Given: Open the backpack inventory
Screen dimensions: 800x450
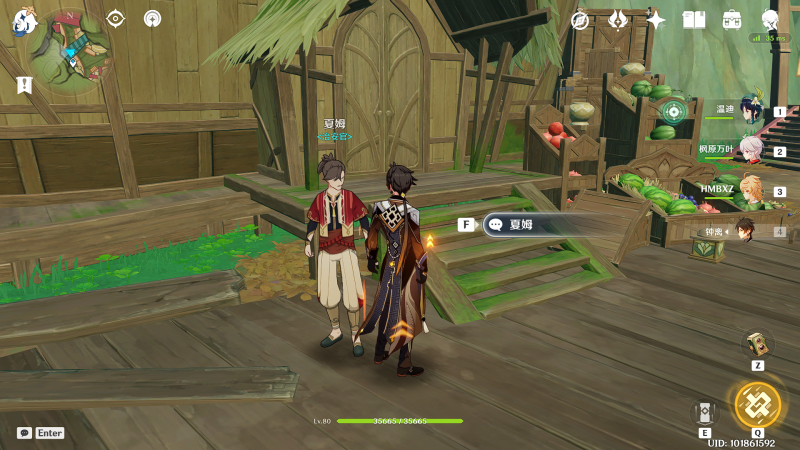Looking at the screenshot, I should (x=732, y=20).
